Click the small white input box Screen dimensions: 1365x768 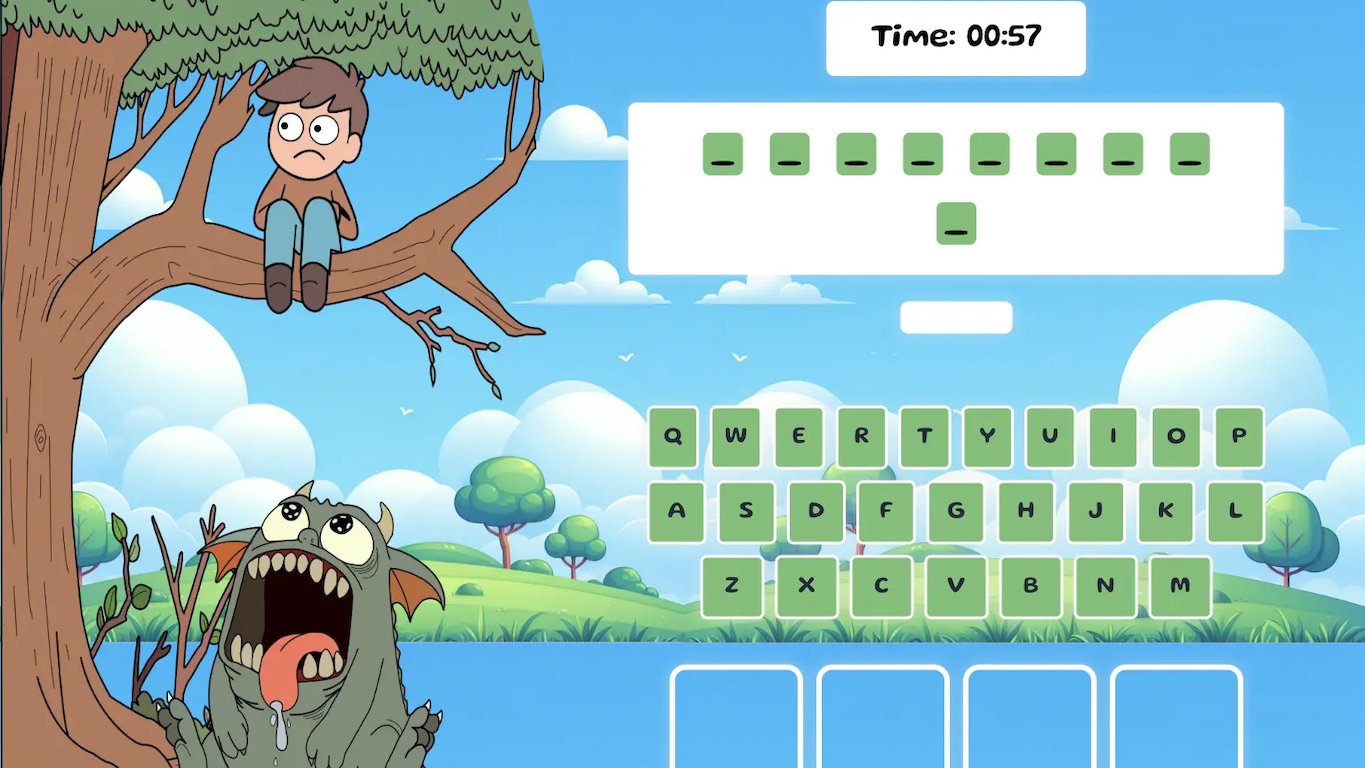pos(955,318)
